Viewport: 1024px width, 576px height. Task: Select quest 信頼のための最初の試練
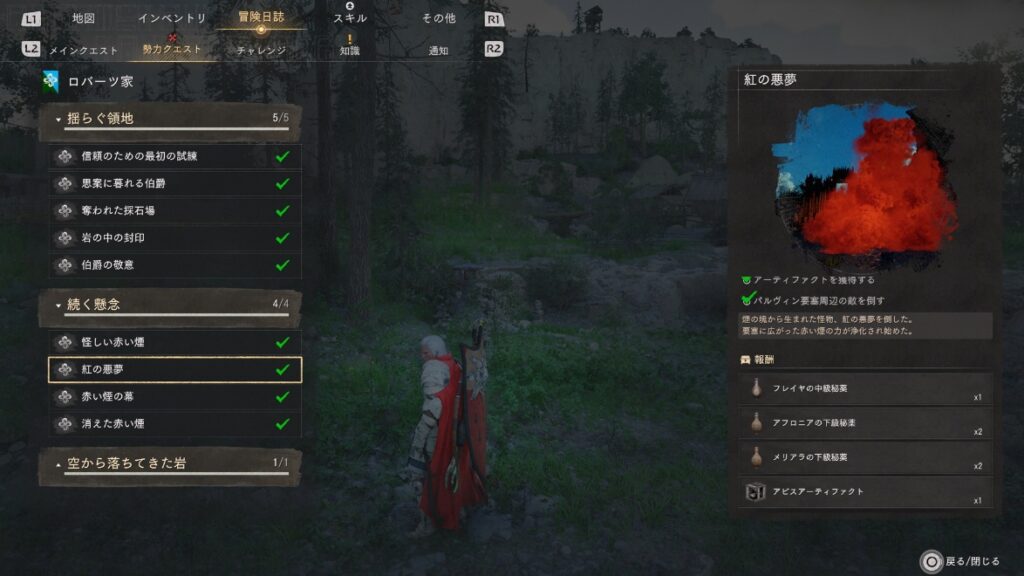(x=175, y=157)
